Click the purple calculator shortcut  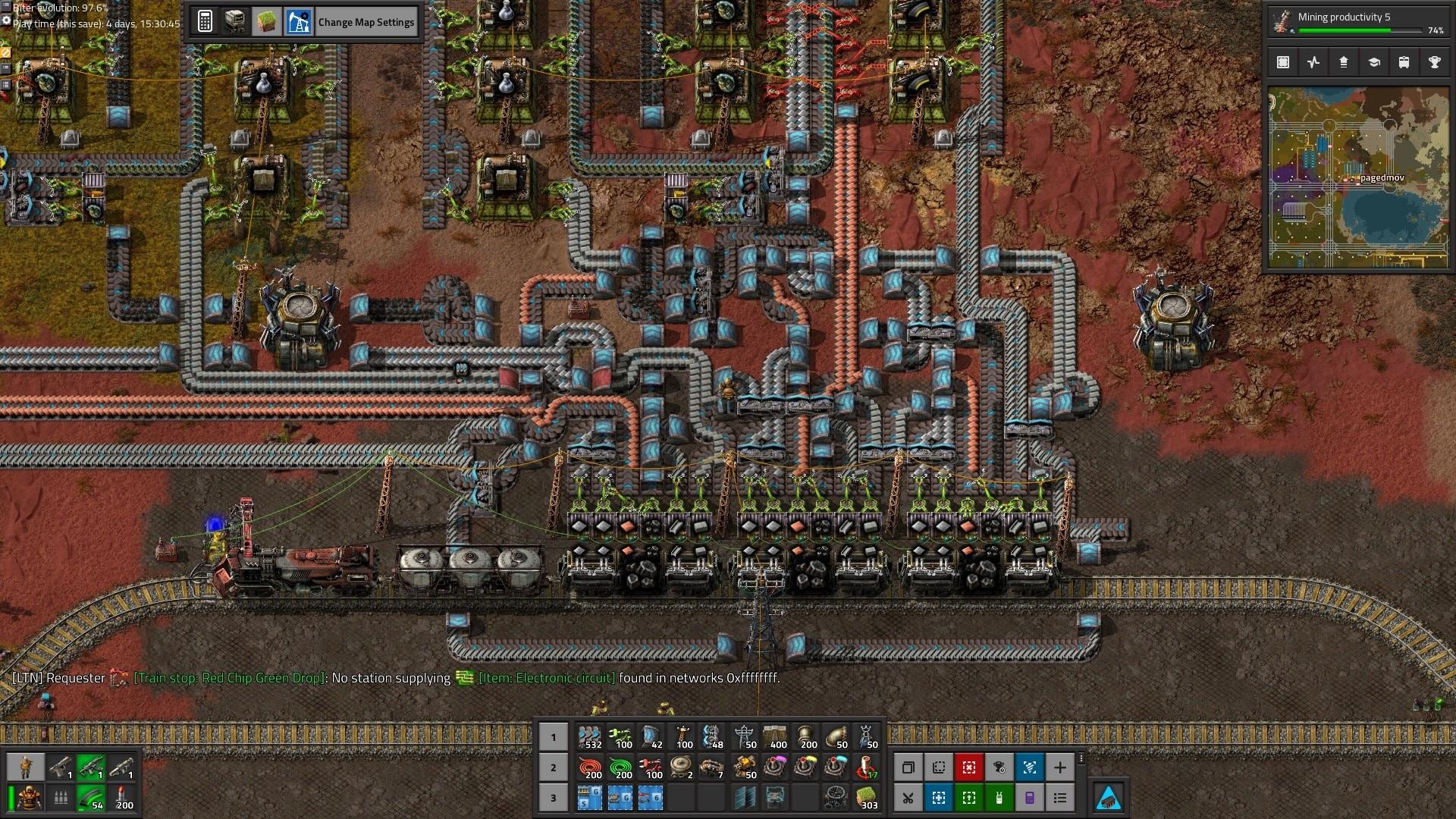coord(1029,798)
